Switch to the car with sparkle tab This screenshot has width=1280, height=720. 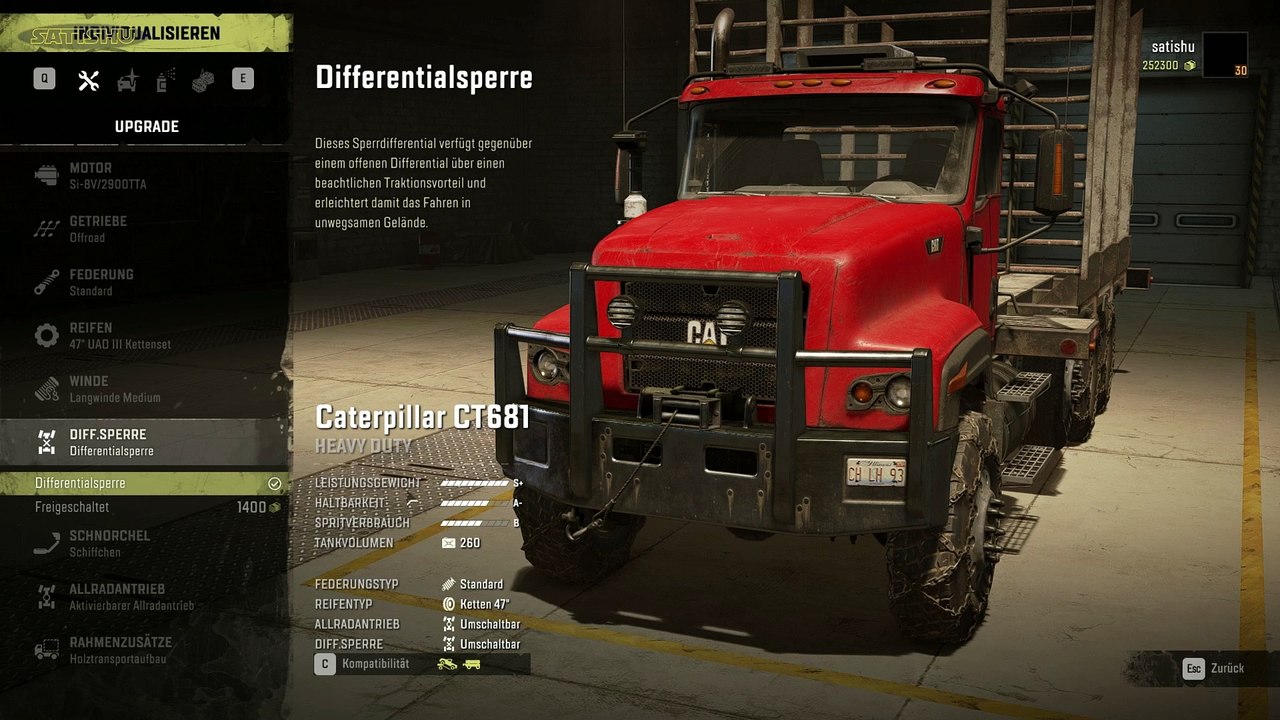tap(128, 81)
